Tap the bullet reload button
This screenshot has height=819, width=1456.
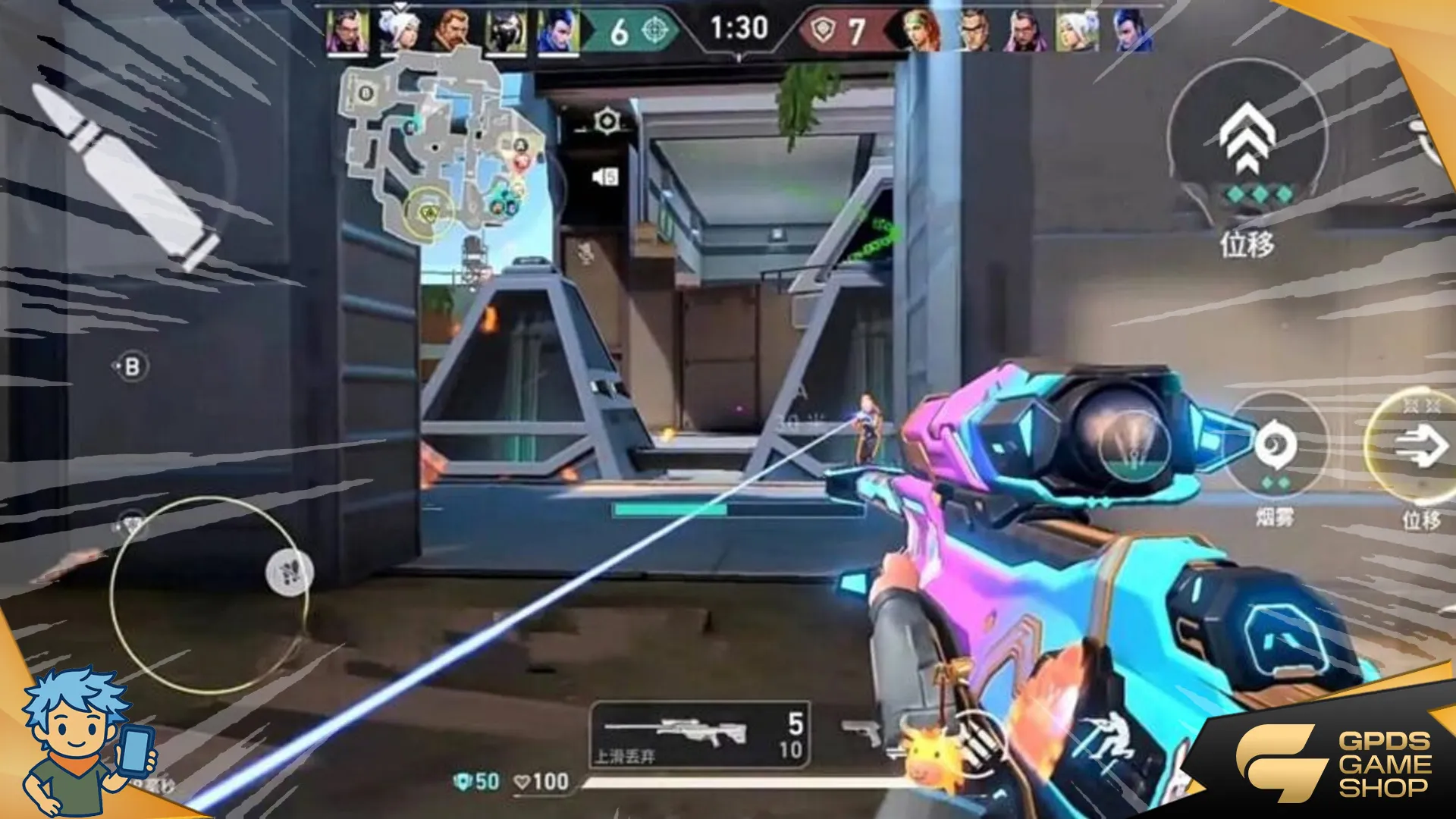(x=125, y=176)
